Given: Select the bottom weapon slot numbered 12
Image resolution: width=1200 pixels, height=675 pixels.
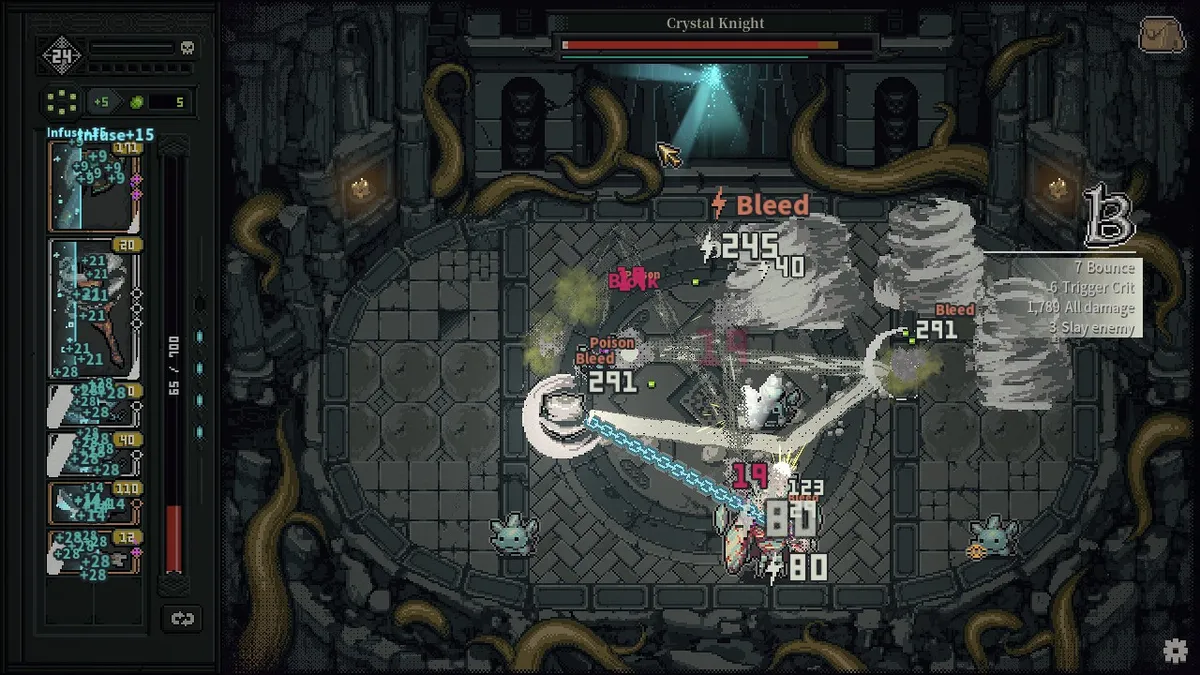Looking at the screenshot, I should point(93,553).
